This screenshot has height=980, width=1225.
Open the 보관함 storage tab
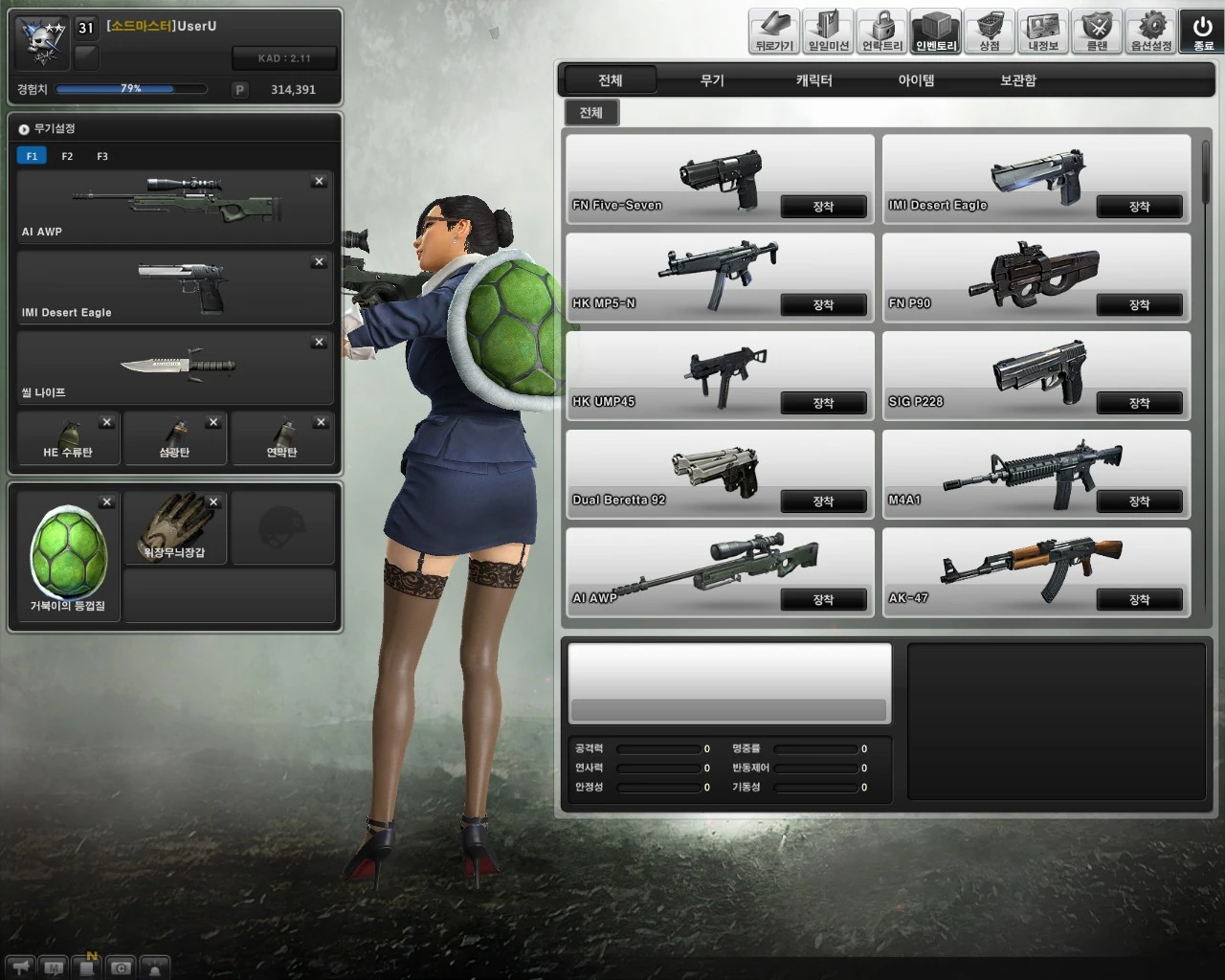[x=1017, y=80]
